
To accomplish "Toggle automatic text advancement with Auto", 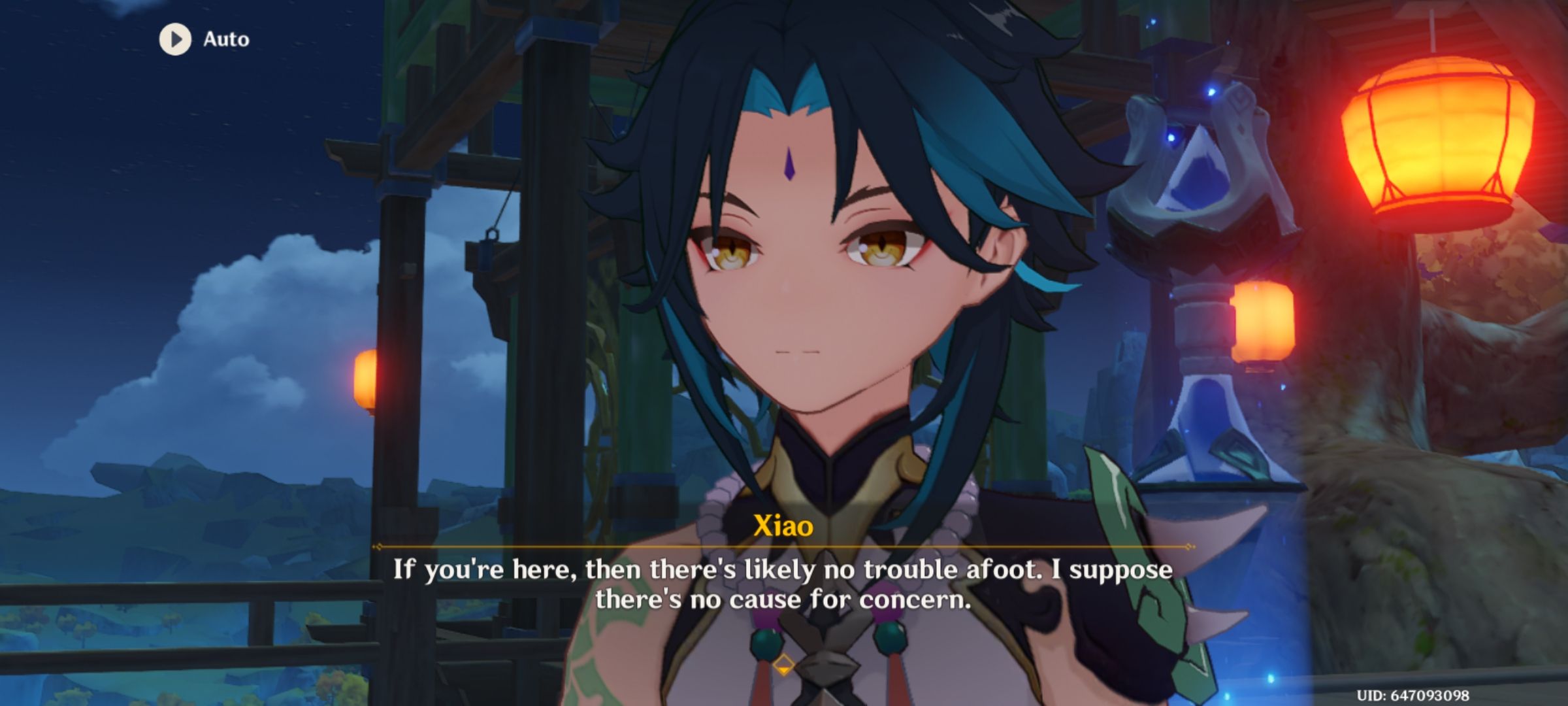I will click(203, 39).
